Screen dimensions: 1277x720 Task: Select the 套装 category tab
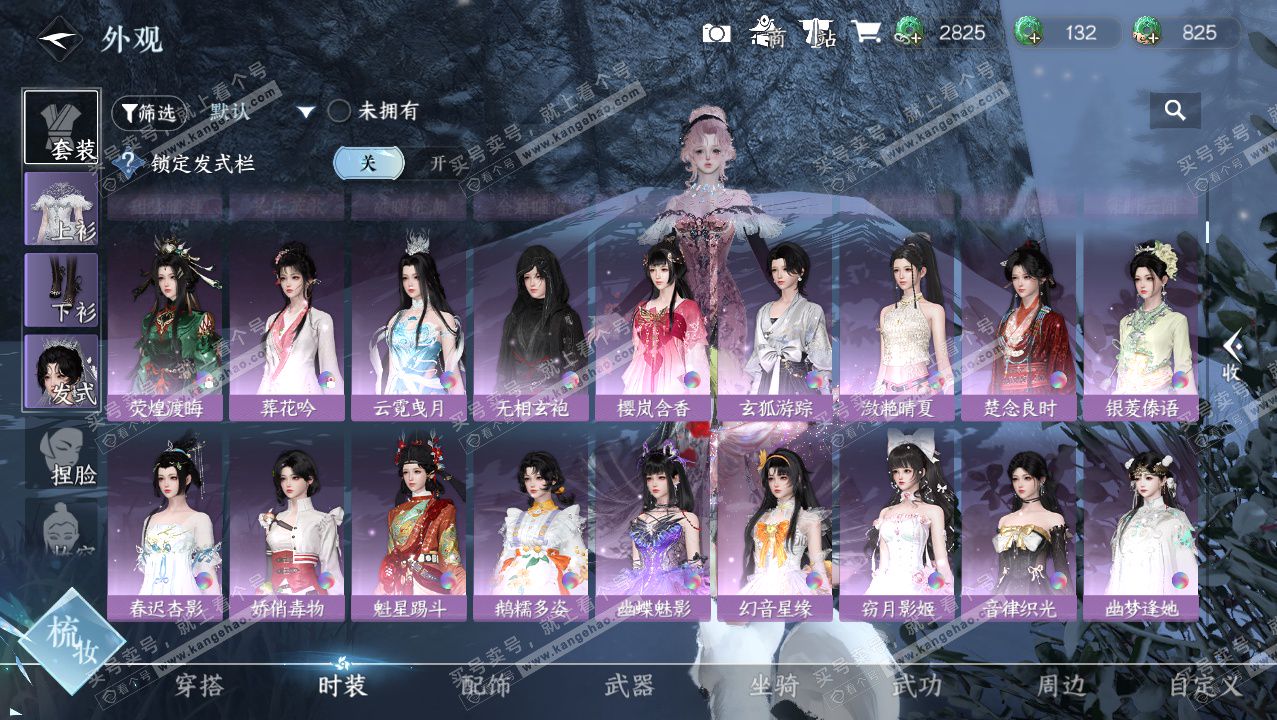tap(61, 127)
